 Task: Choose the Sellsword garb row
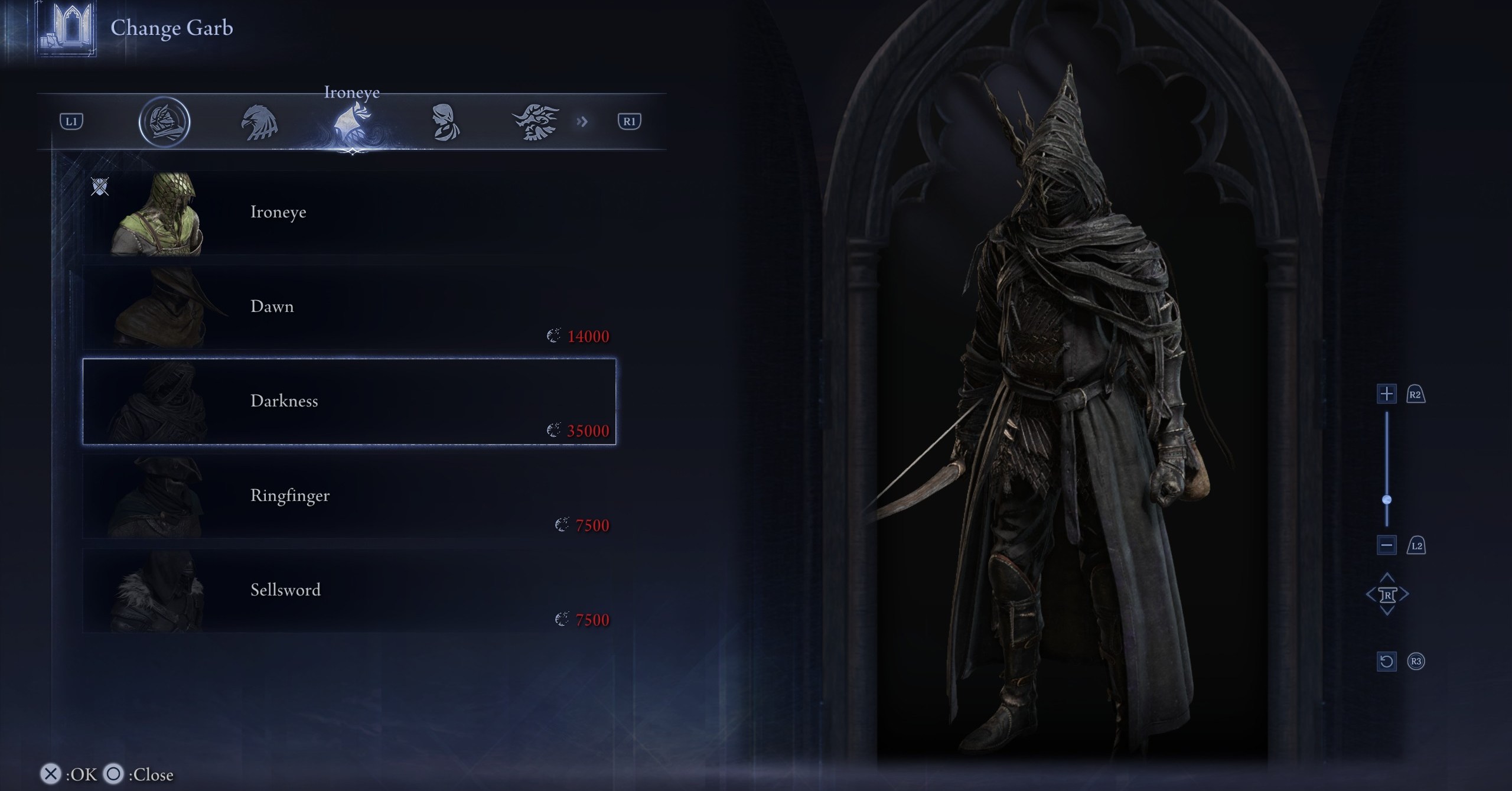[348, 591]
